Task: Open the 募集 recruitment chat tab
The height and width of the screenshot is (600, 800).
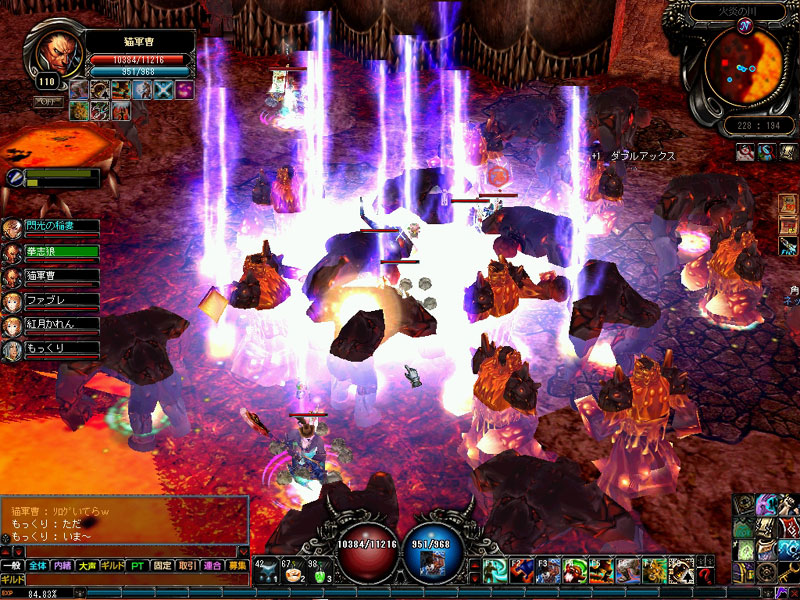Action: point(237,566)
